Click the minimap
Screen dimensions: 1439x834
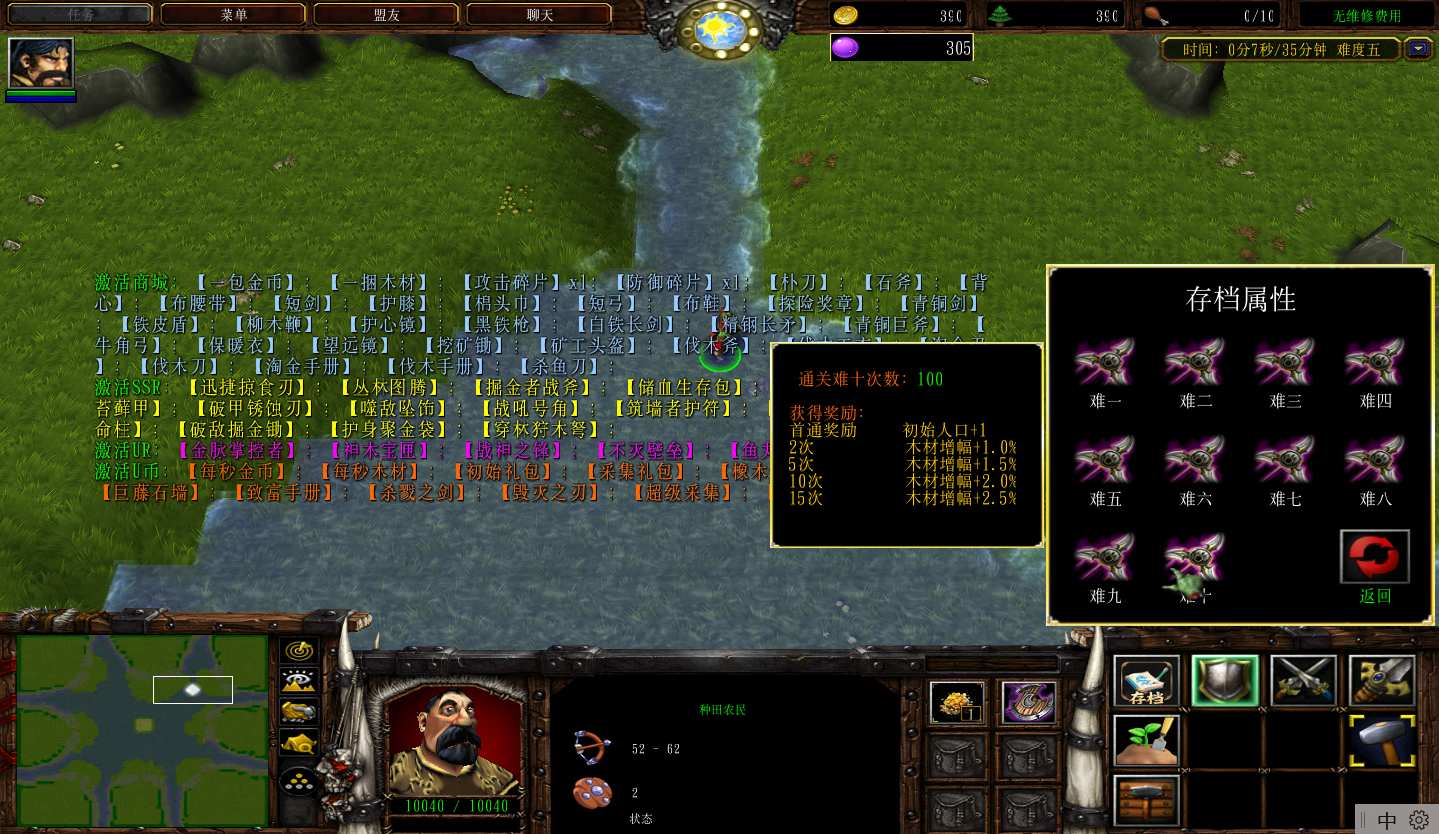tap(142, 731)
